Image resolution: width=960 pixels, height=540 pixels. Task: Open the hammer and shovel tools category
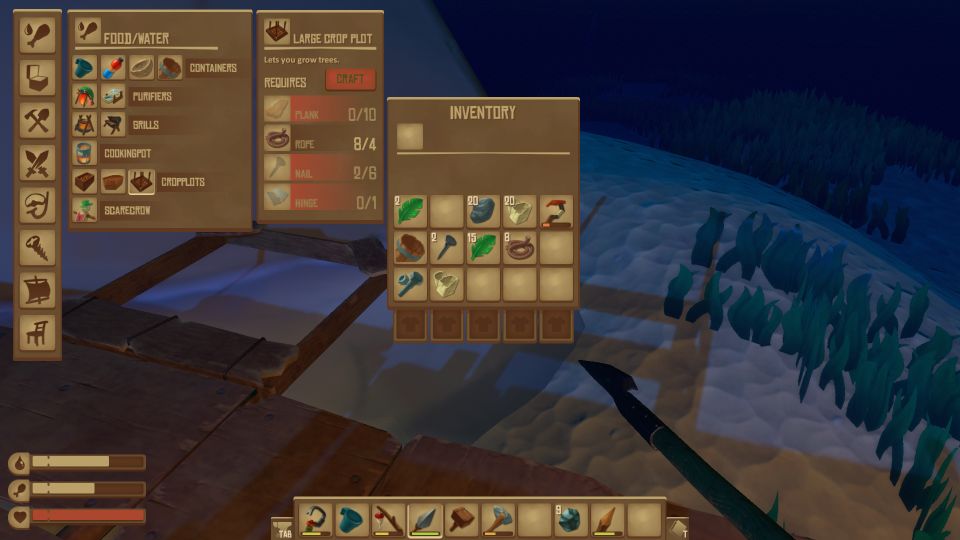click(x=37, y=121)
